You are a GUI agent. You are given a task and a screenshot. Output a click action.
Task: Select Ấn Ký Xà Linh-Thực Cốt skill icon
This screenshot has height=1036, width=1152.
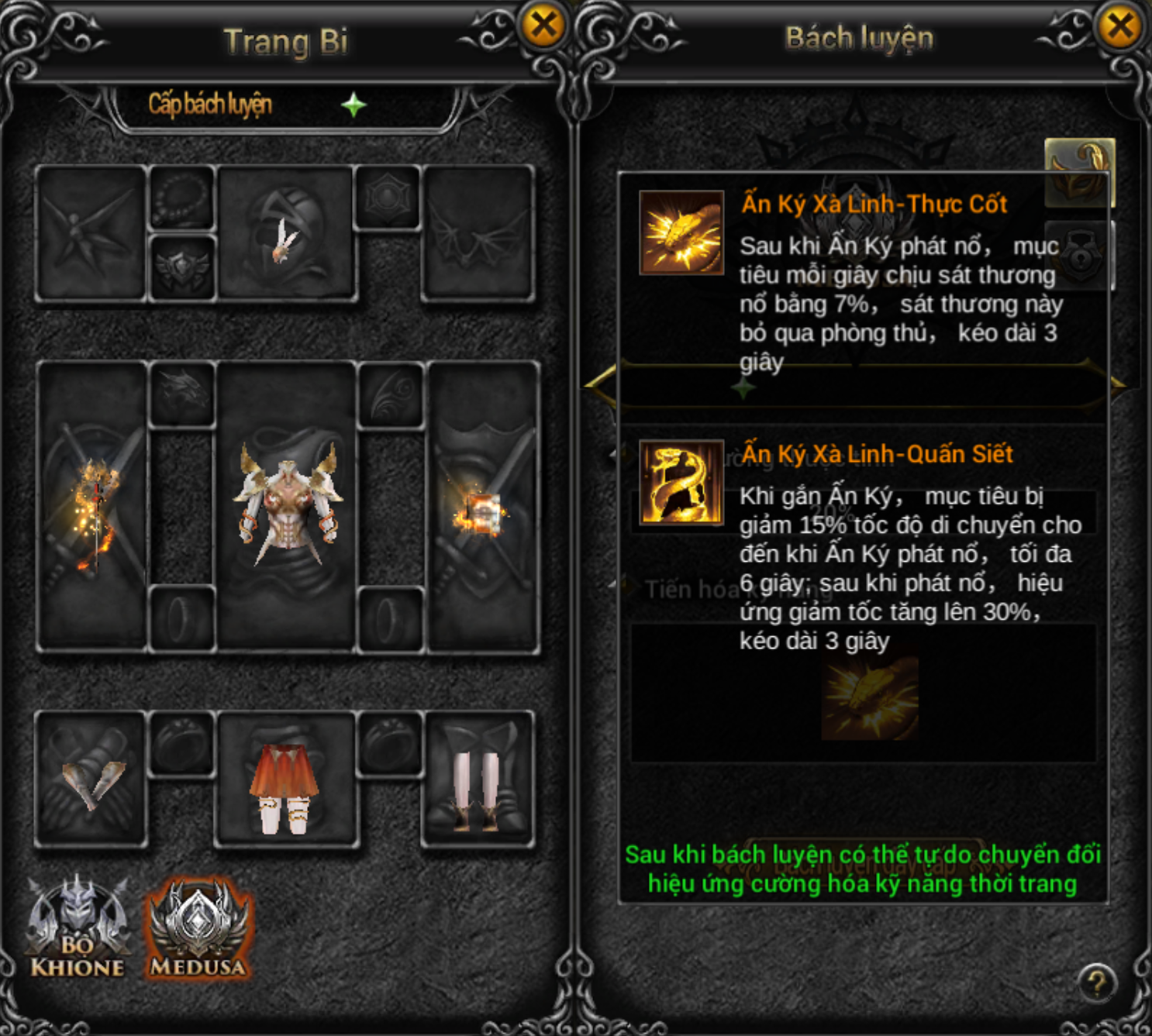(x=681, y=232)
